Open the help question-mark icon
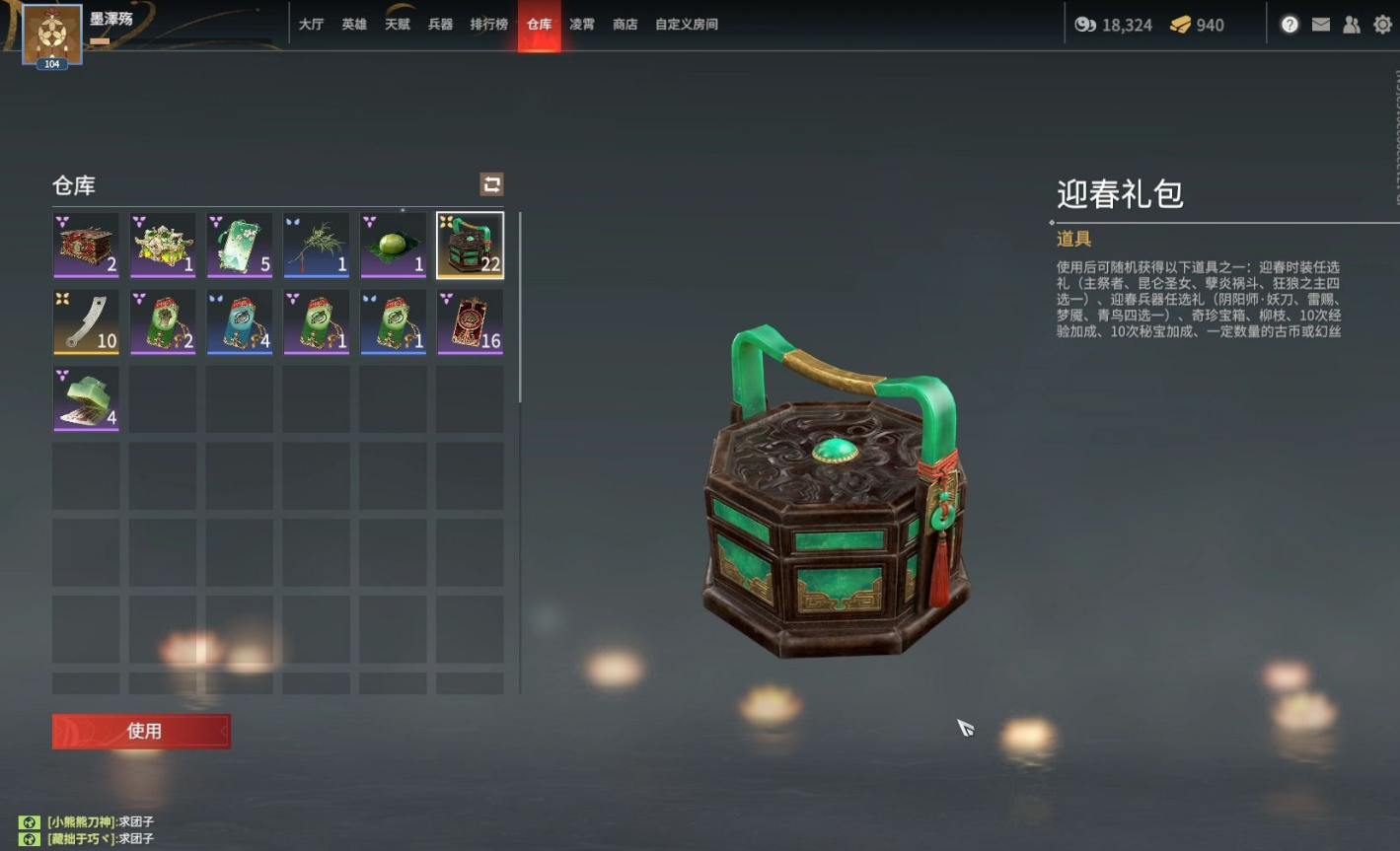The width and height of the screenshot is (1400, 851). 1289,24
